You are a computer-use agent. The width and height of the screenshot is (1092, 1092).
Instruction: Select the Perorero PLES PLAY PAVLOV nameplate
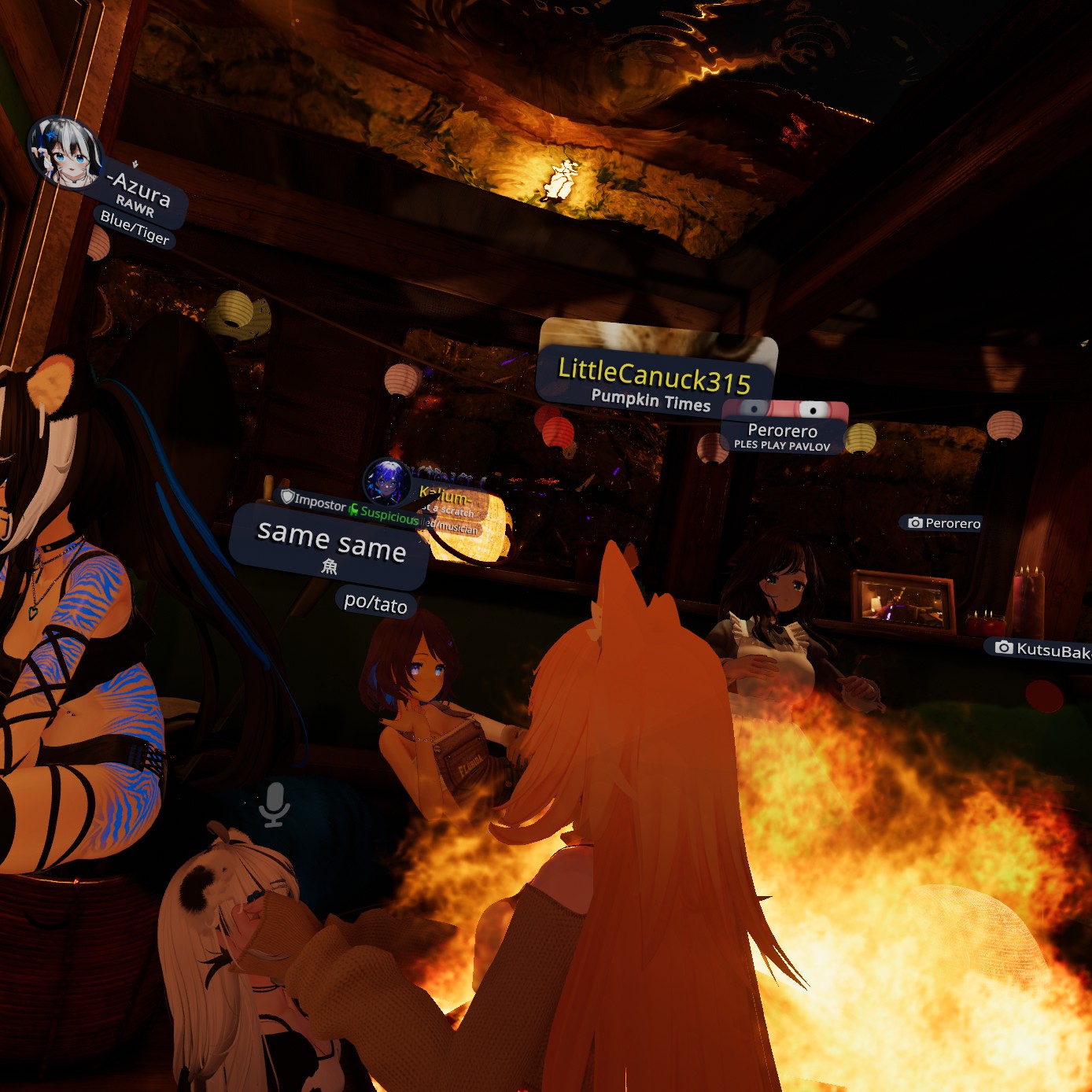782,436
